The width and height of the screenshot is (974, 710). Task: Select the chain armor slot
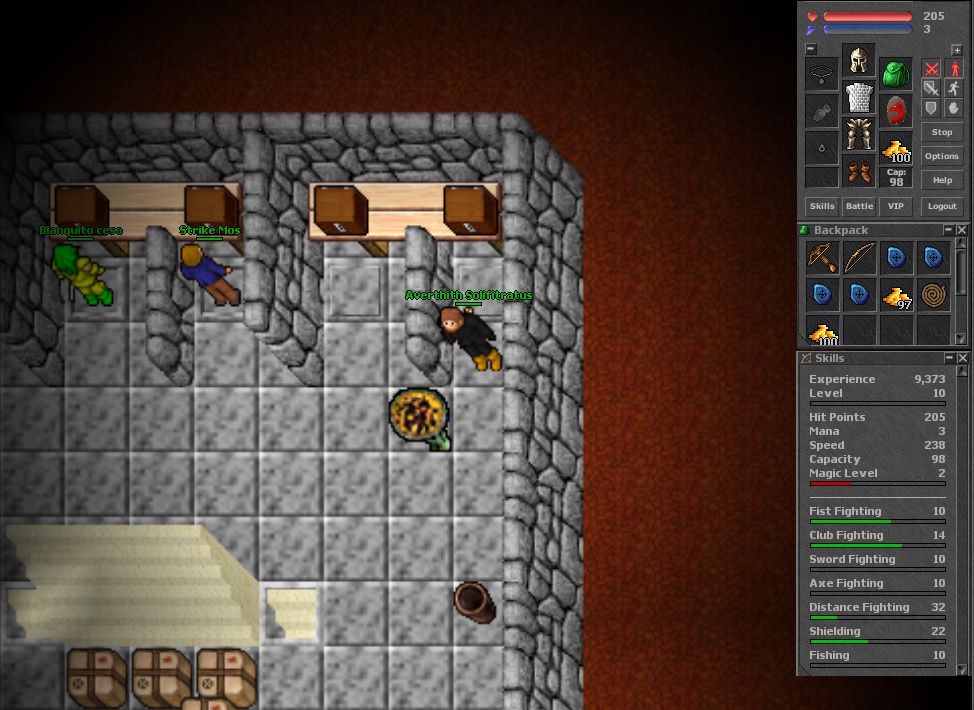pos(859,97)
